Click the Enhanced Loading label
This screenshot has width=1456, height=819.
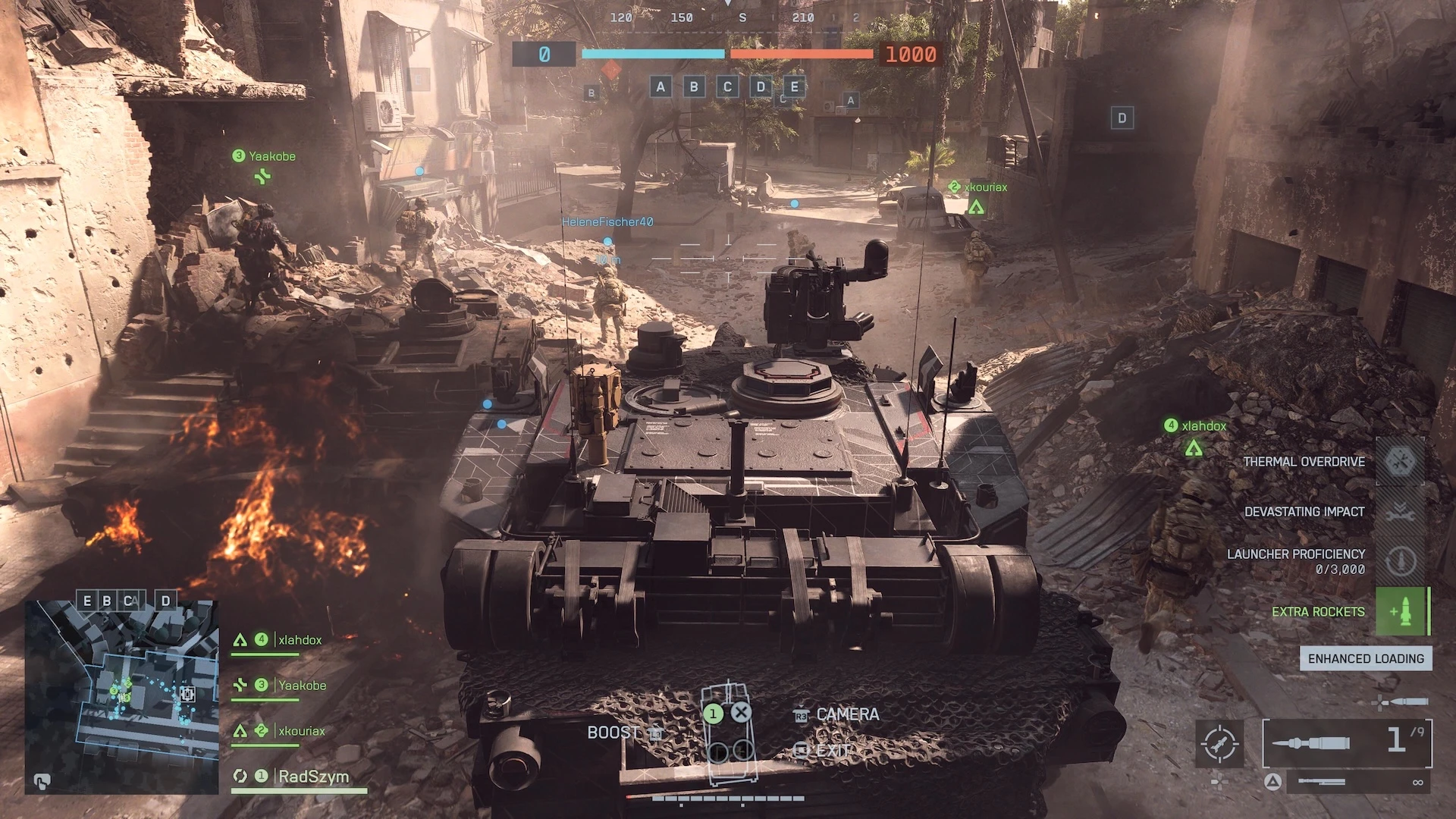[1366, 658]
